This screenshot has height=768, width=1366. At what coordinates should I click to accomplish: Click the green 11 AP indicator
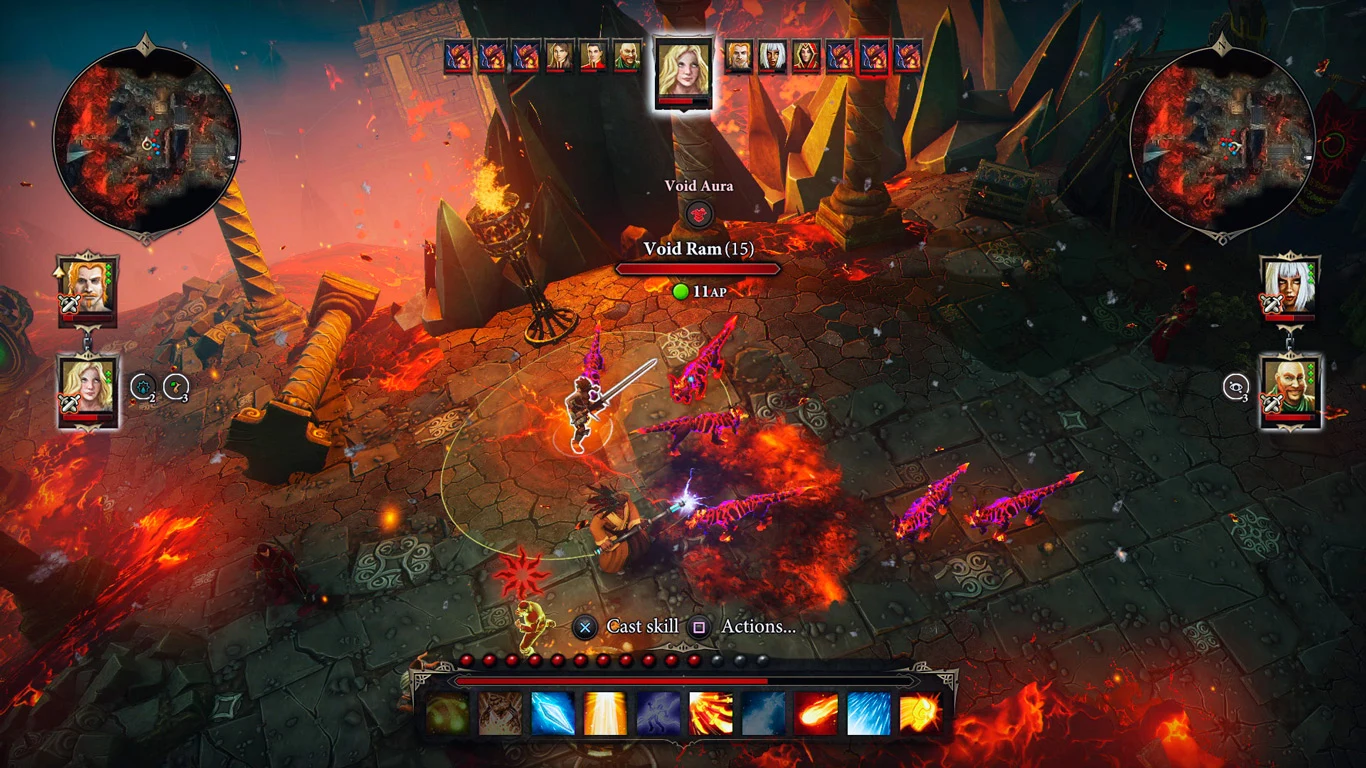[x=700, y=291]
